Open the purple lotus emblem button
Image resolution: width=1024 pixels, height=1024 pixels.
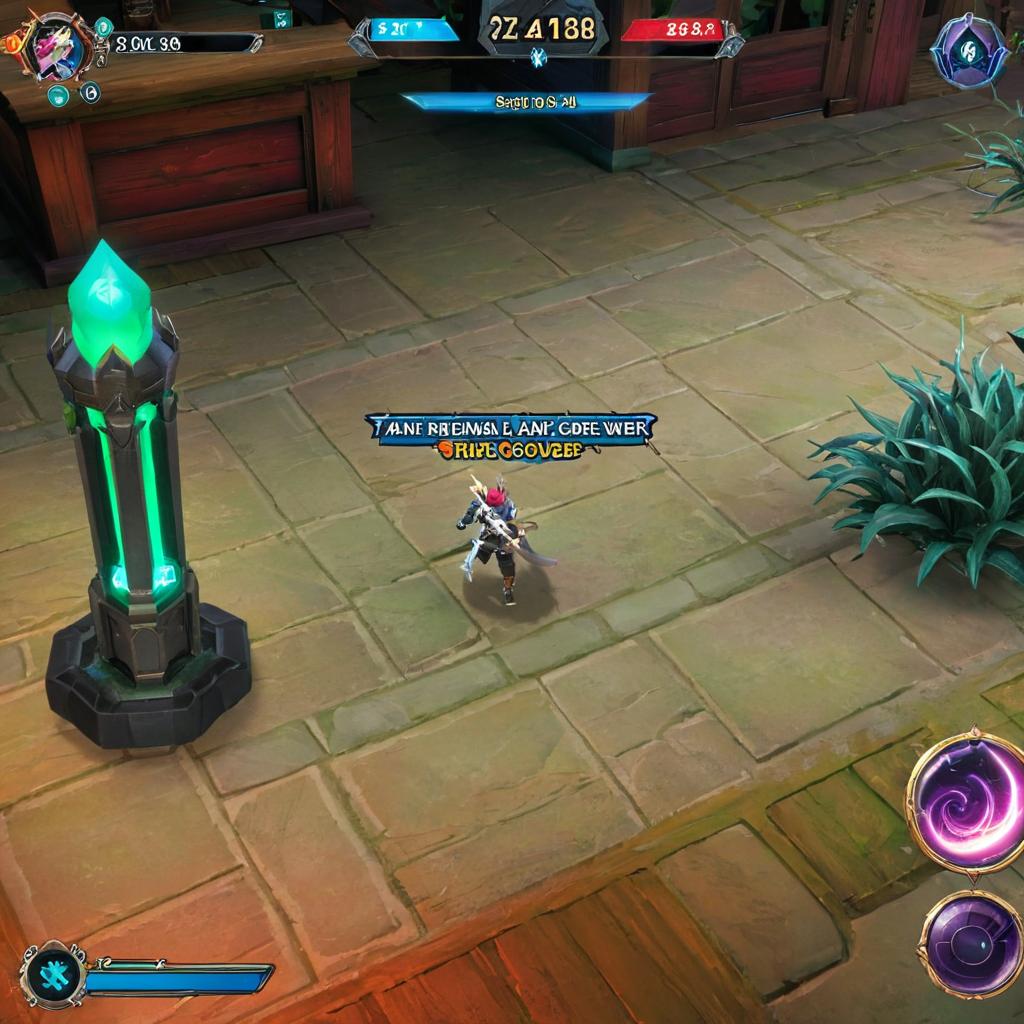point(968,50)
